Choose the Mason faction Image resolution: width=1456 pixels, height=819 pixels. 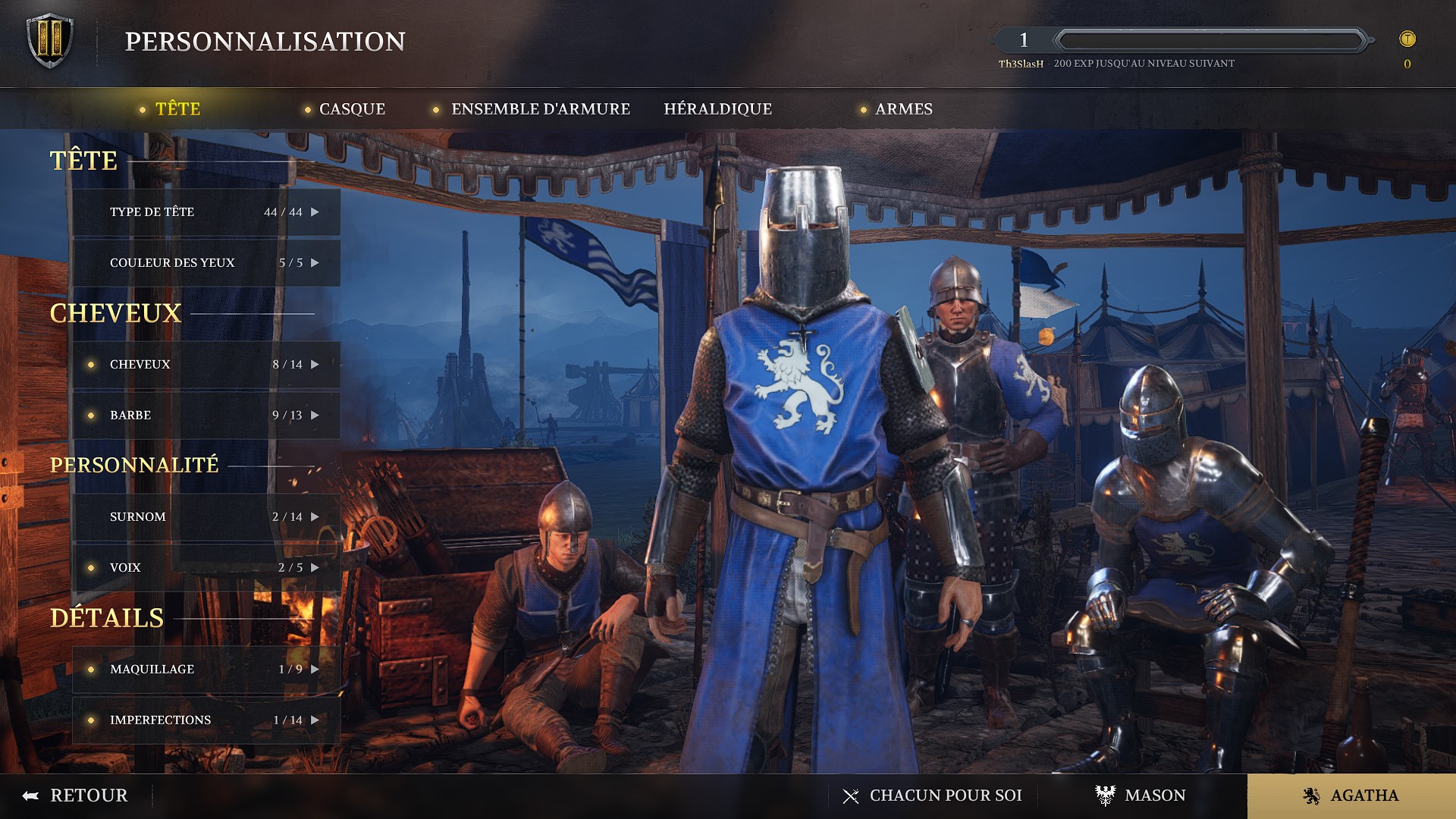click(1141, 795)
